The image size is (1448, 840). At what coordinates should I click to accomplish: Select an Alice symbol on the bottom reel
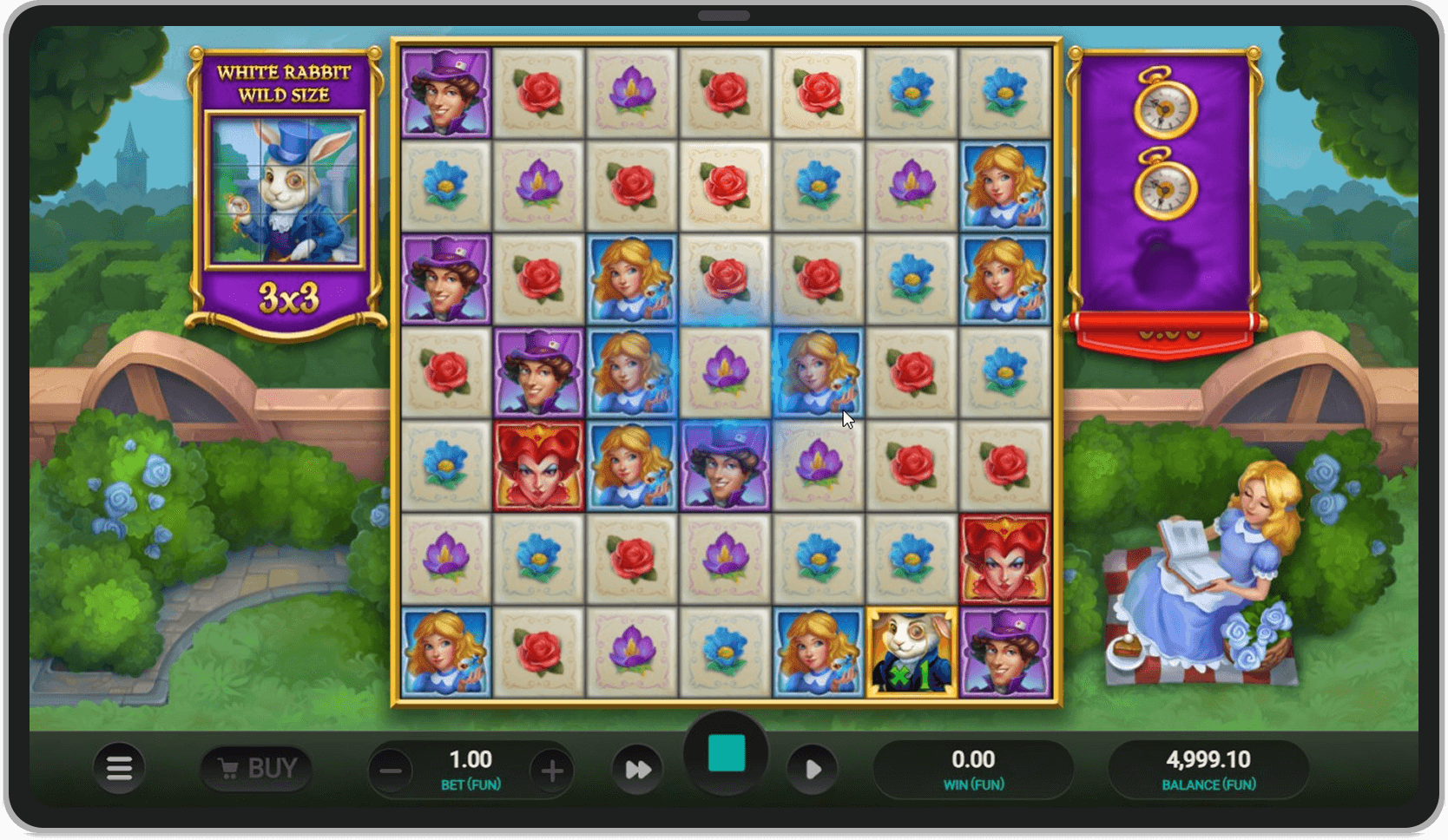(445, 649)
